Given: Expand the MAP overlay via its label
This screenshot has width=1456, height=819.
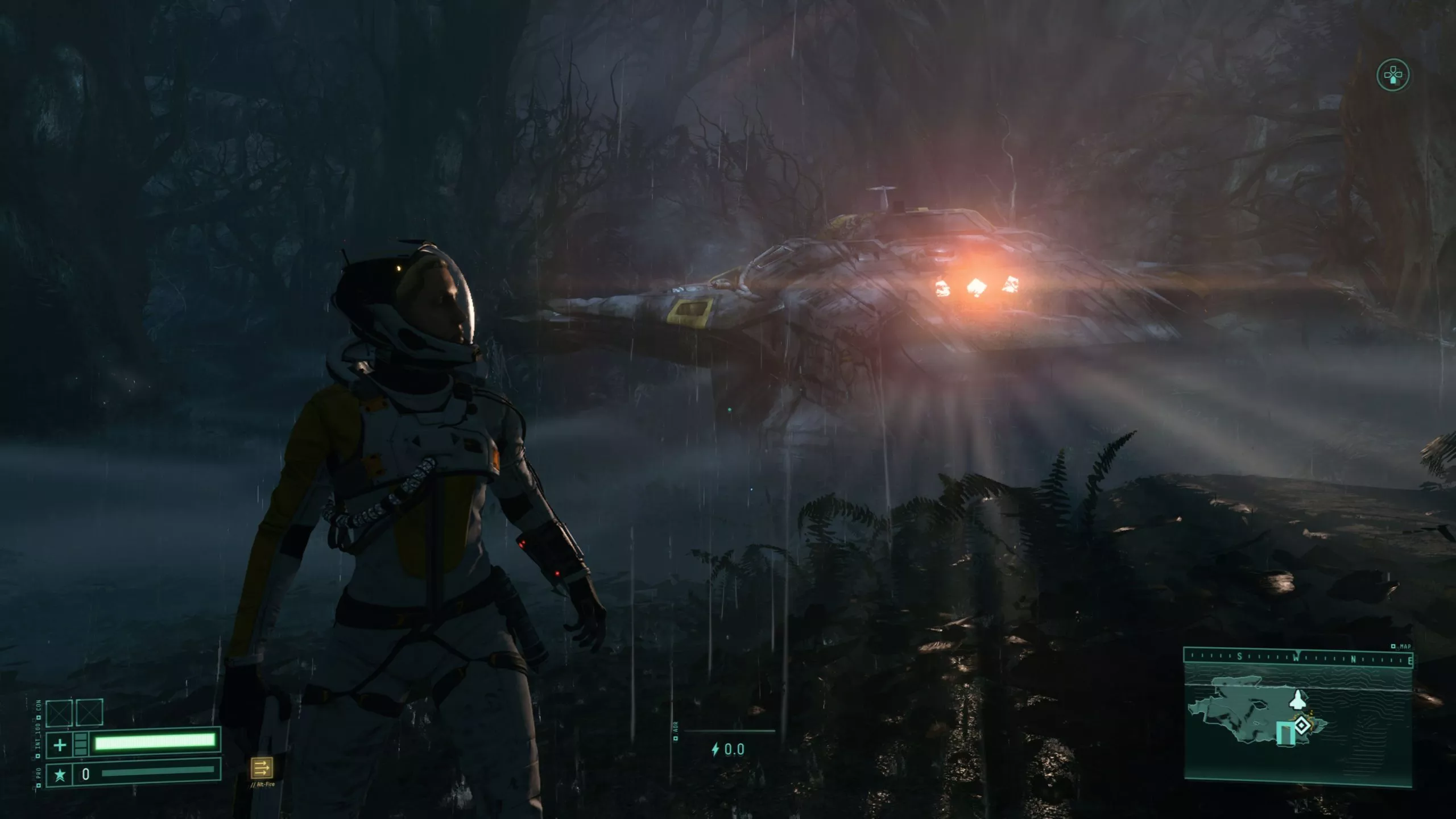Looking at the screenshot, I should pyautogui.click(x=1405, y=647).
